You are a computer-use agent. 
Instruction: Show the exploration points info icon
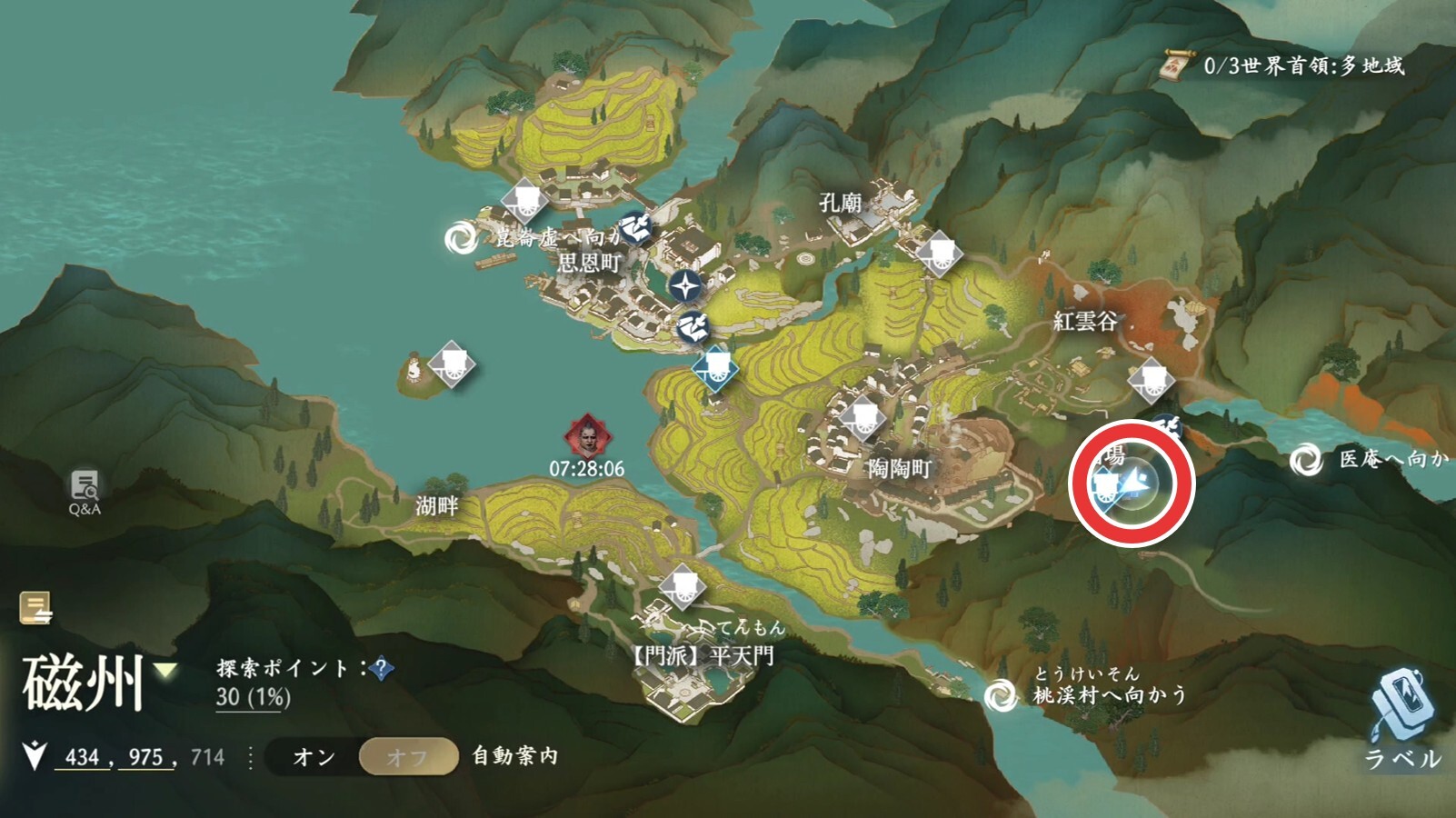(x=383, y=670)
